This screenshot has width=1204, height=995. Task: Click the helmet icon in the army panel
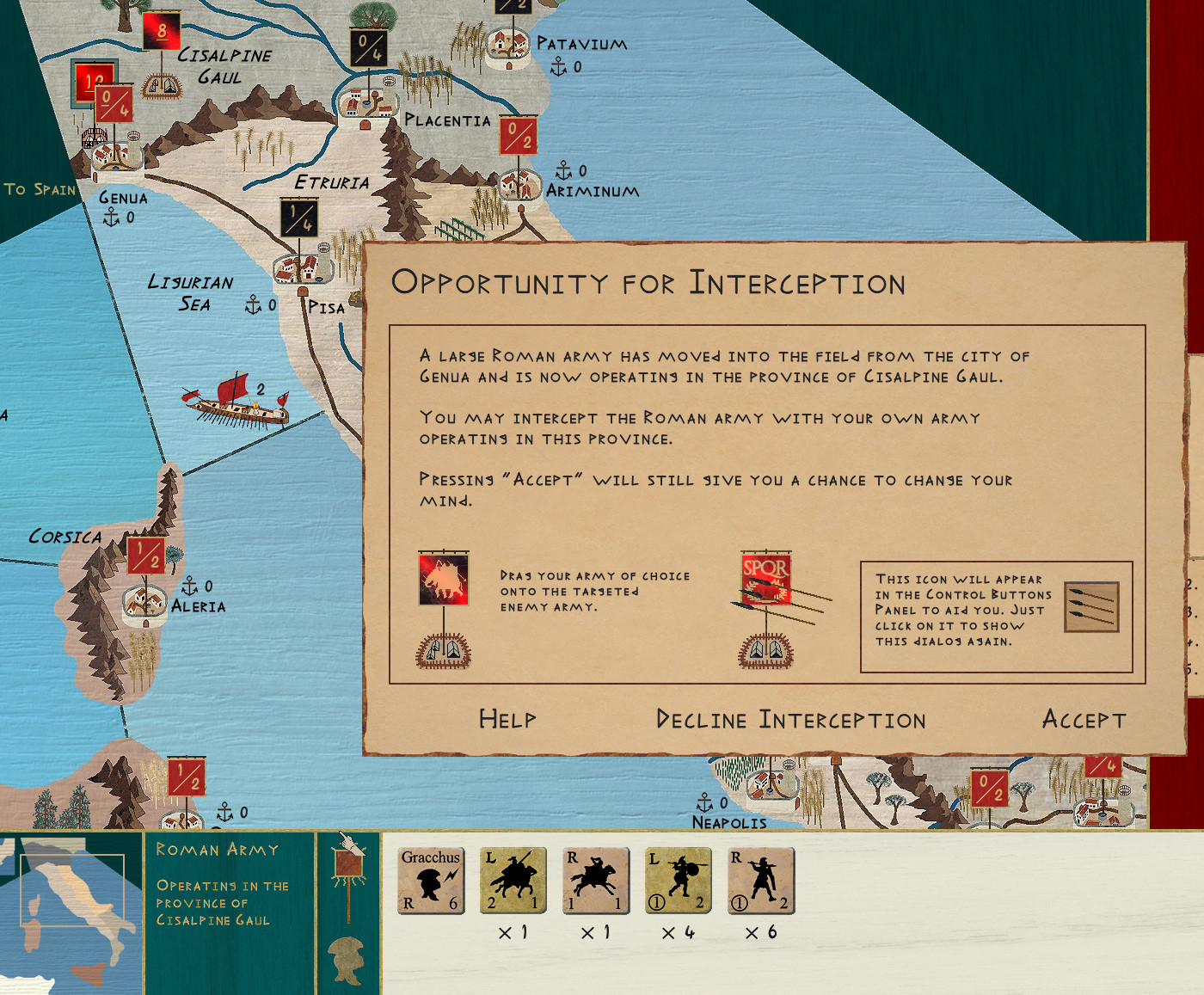[348, 958]
